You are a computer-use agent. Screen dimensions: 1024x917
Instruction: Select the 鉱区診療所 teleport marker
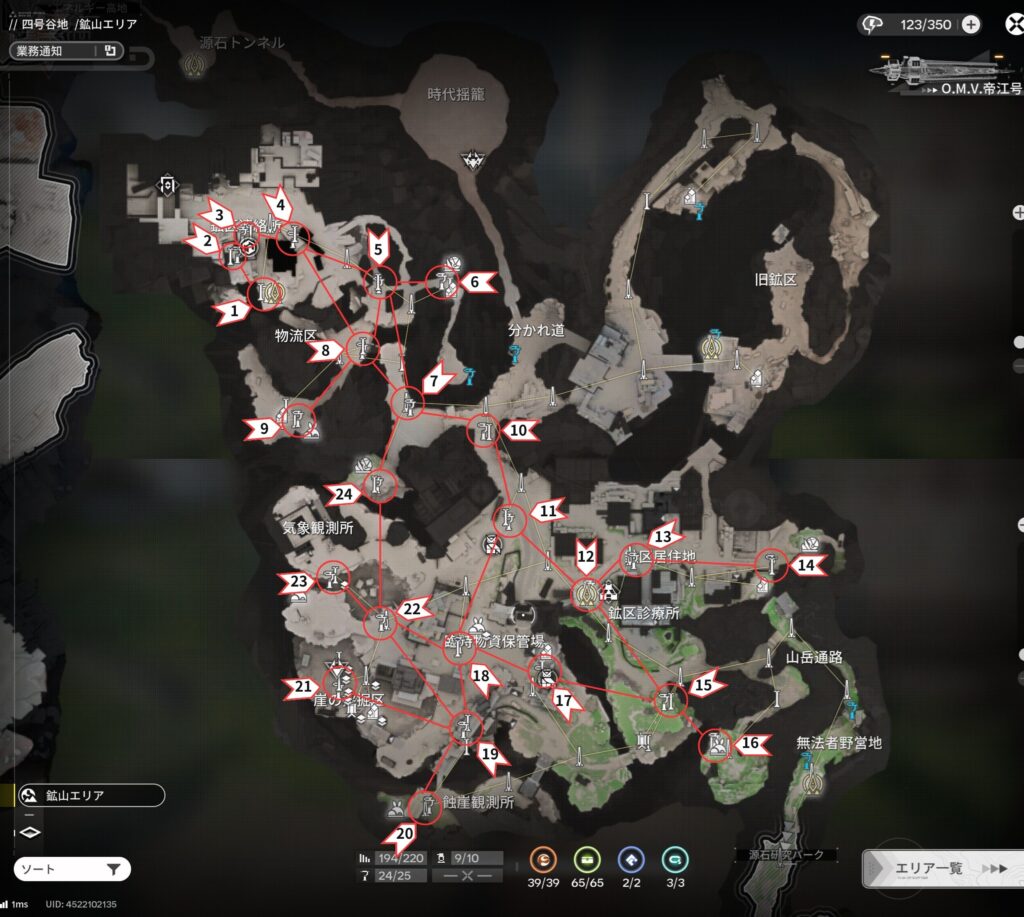tap(586, 594)
